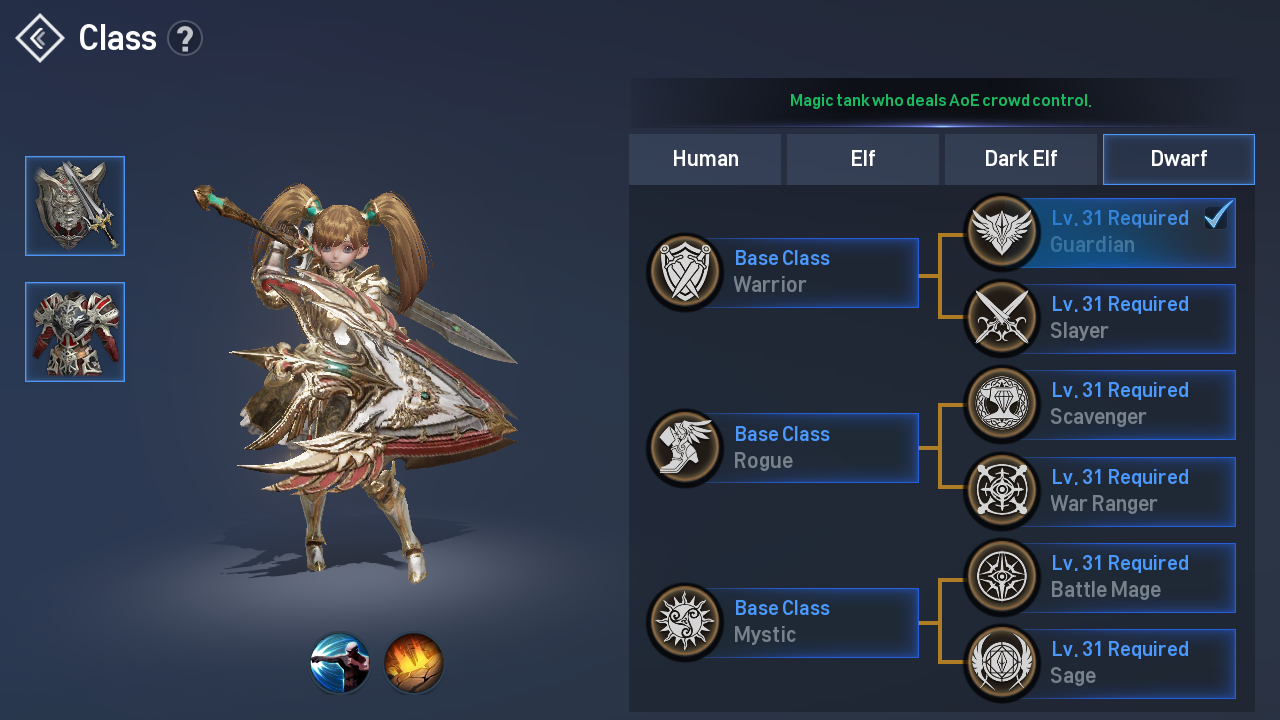Viewport: 1280px width, 720px height.
Task: Open the blue dash skill icon
Action: [340, 663]
